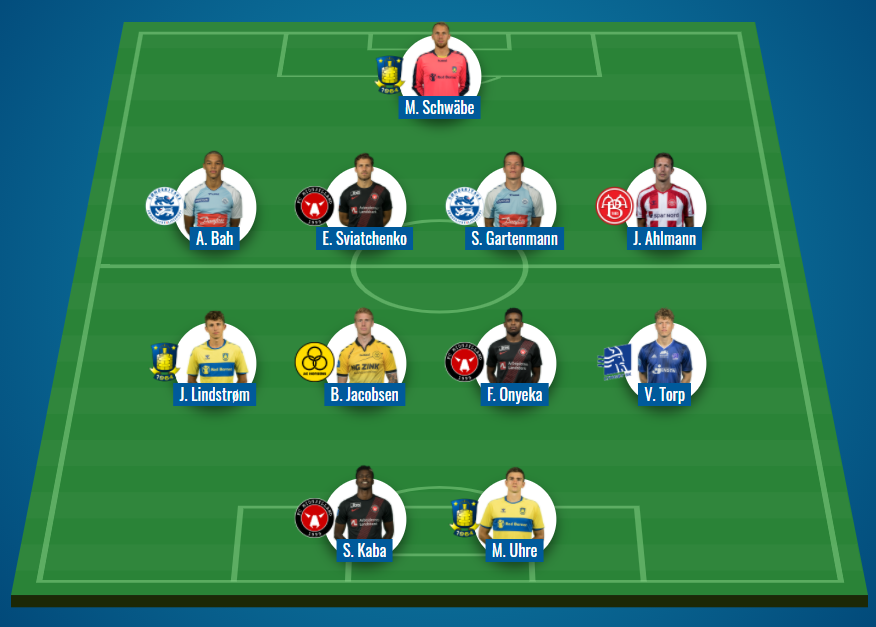Choose striker S. Kaba
Image resolution: width=876 pixels, height=627 pixels.
tap(364, 516)
